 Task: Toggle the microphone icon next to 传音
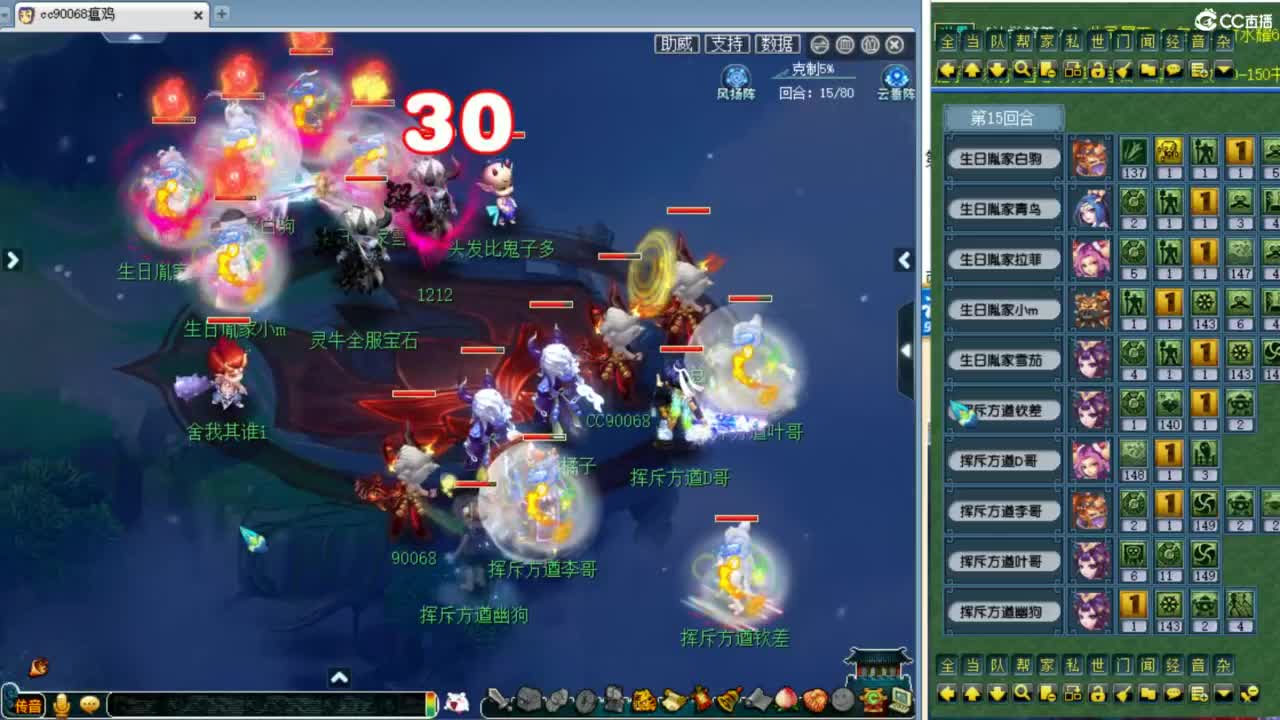click(62, 704)
